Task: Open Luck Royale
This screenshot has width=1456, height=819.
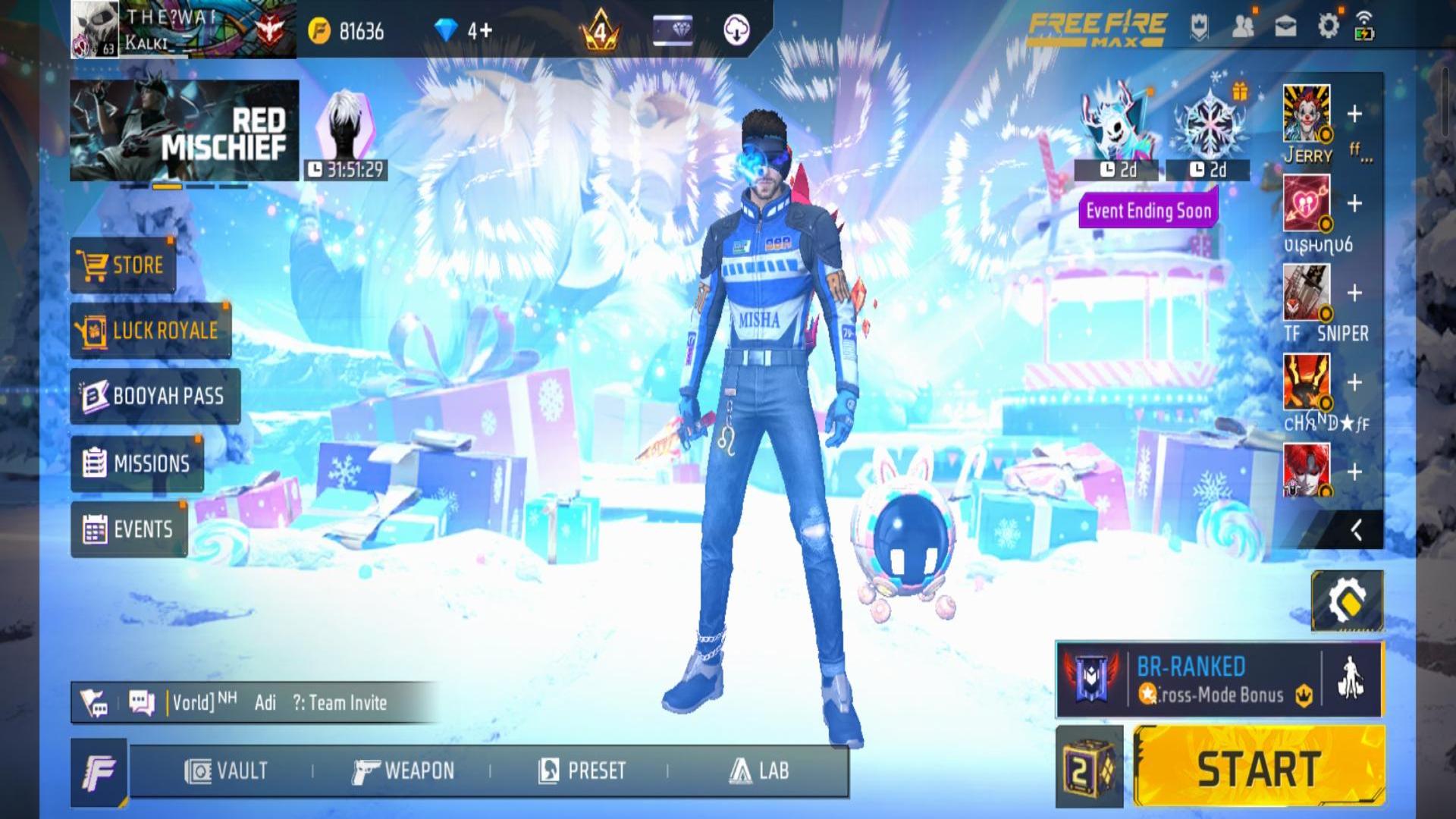Action: pos(150,331)
